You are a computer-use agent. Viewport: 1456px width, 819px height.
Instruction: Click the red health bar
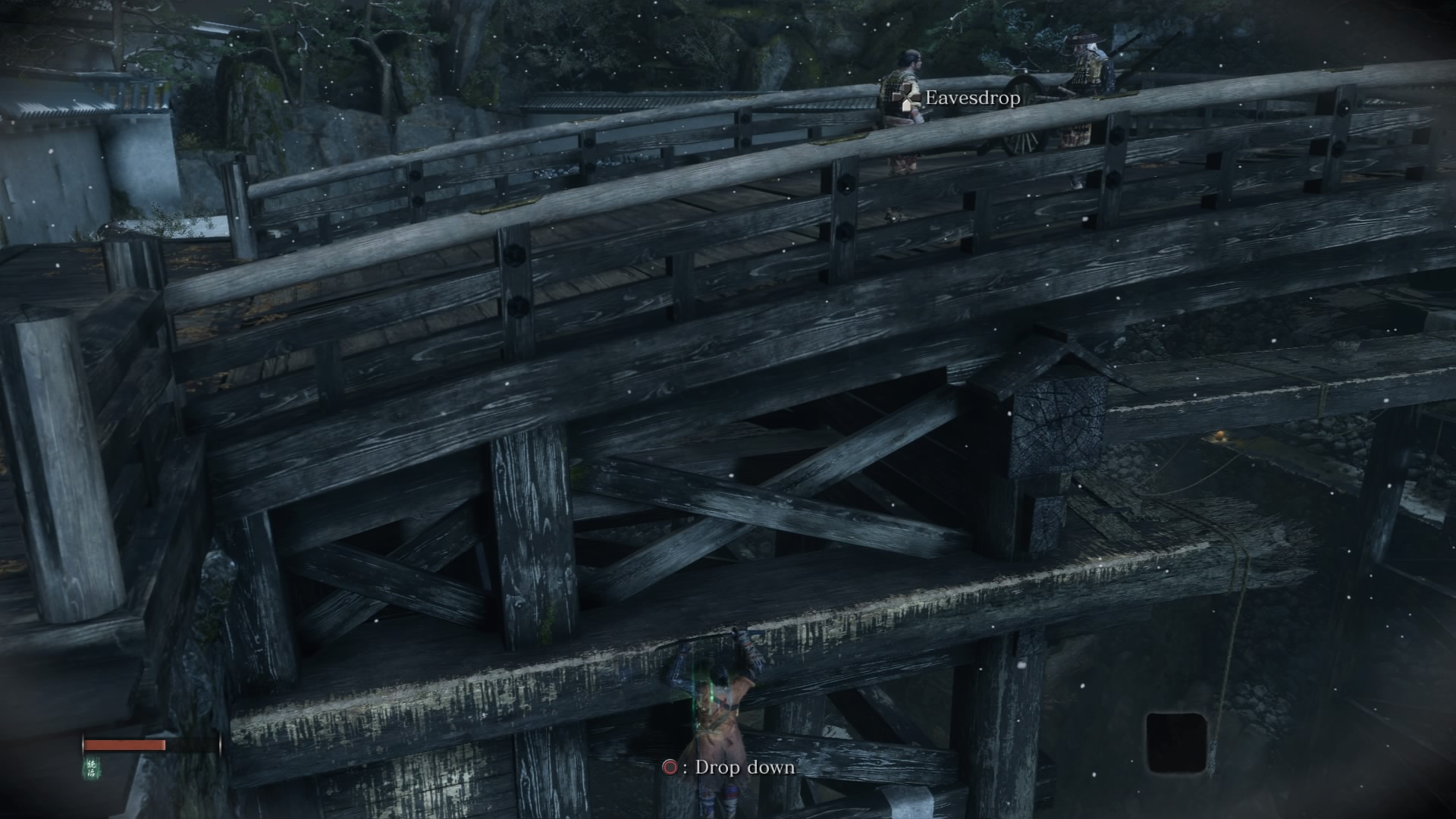pos(125,745)
